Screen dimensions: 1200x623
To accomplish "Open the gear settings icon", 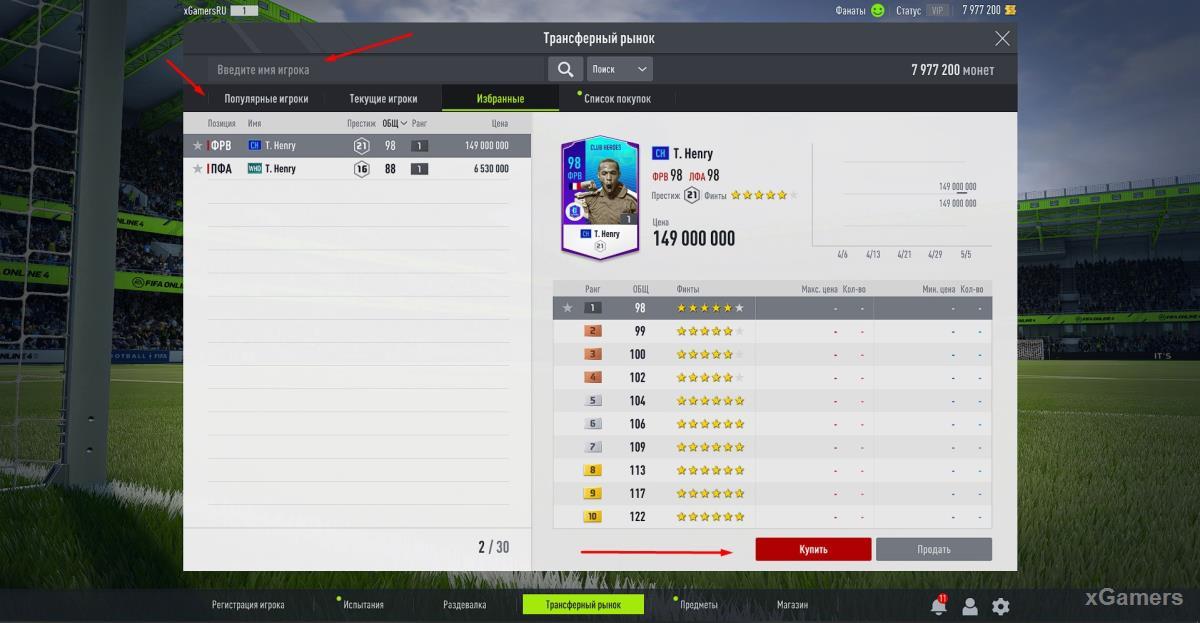I will point(1000,606).
